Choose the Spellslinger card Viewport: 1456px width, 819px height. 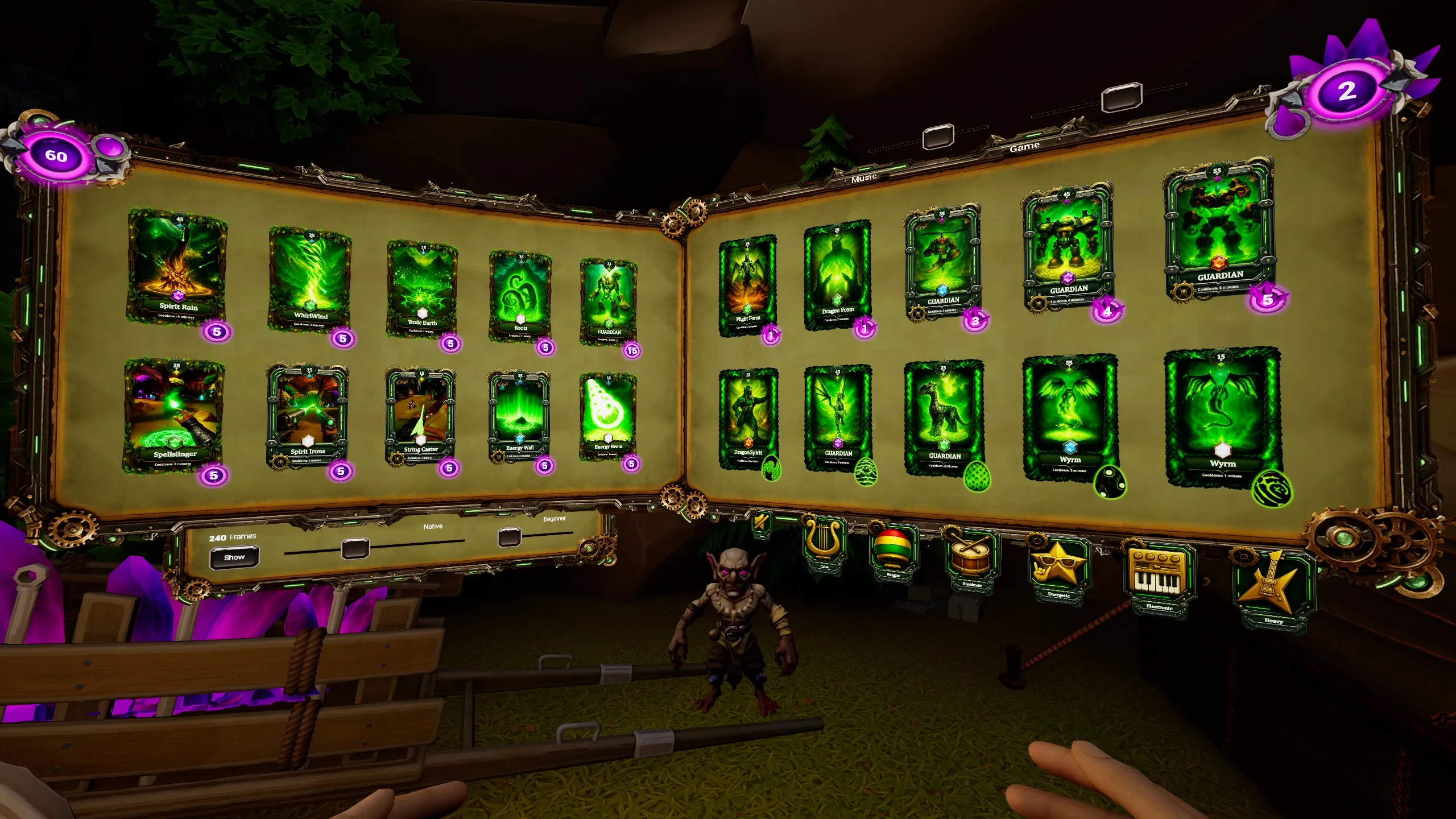tap(173, 415)
